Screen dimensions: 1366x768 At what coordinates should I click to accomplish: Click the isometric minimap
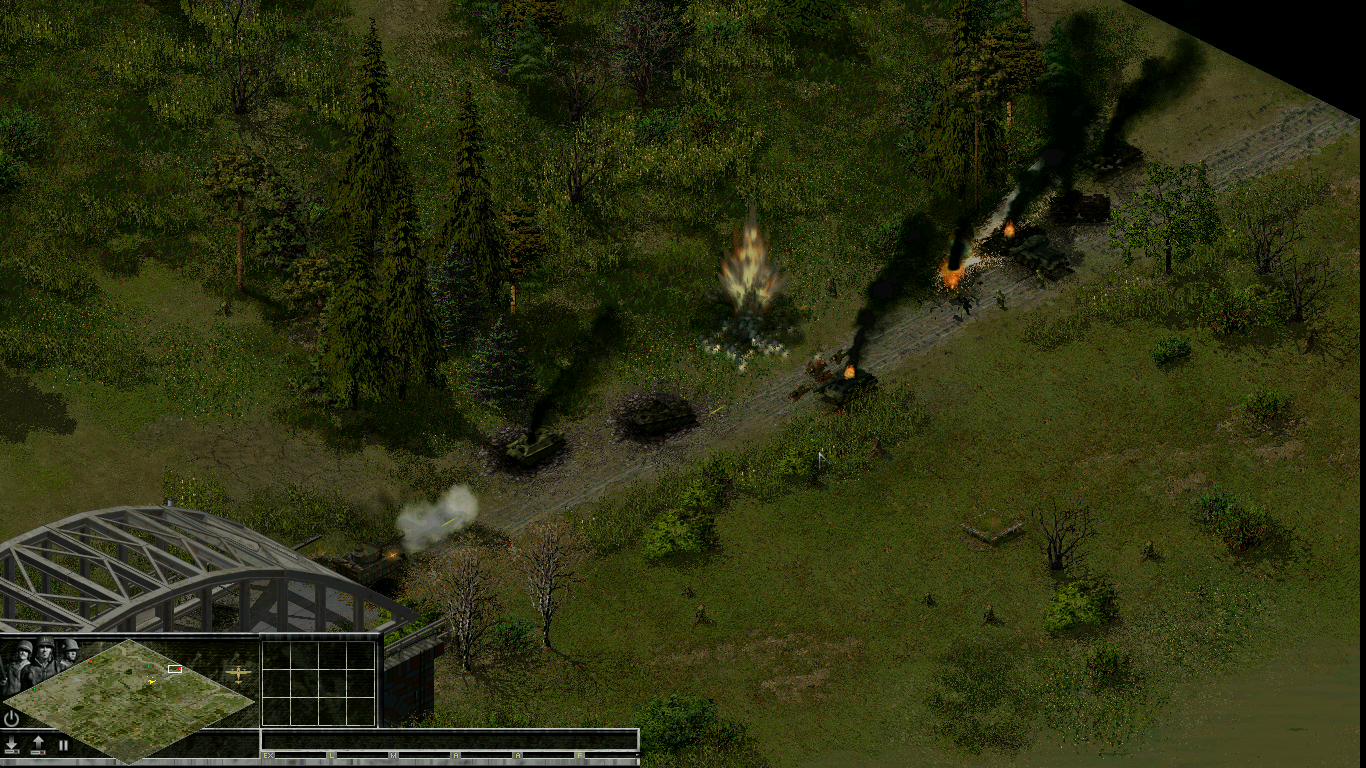pos(130,698)
